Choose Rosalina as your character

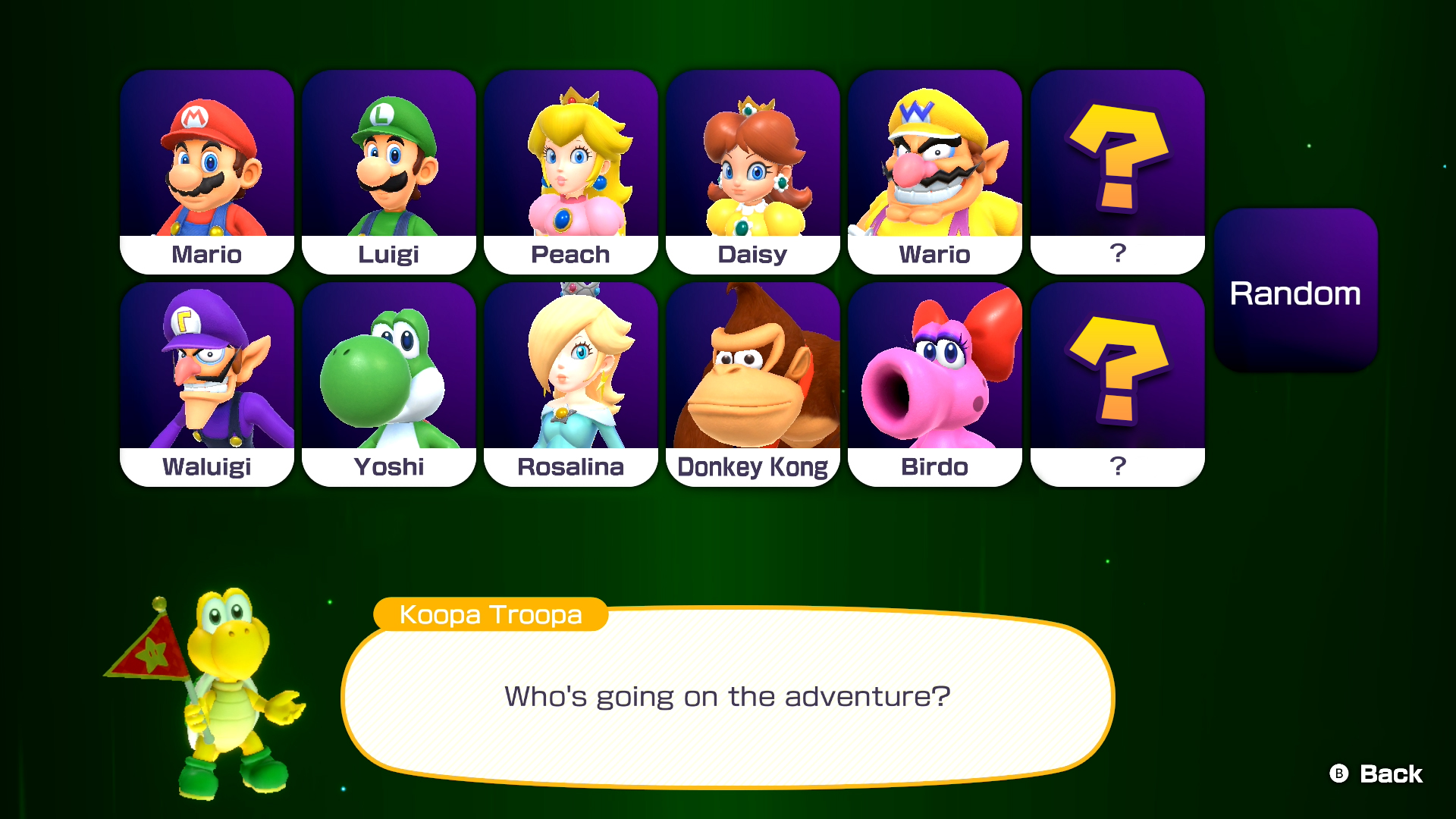(570, 372)
